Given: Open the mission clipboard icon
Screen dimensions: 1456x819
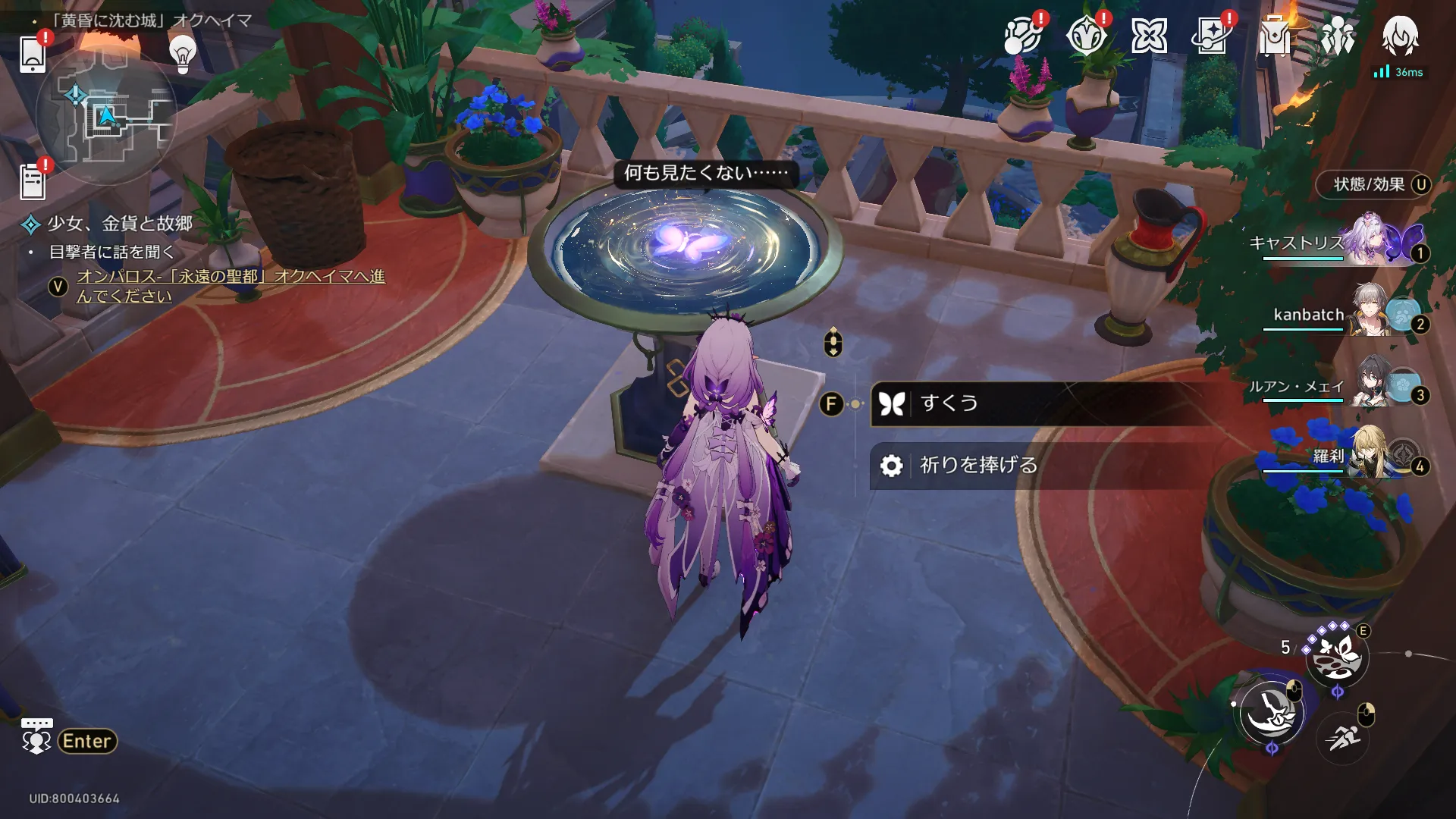Looking at the screenshot, I should 33,182.
